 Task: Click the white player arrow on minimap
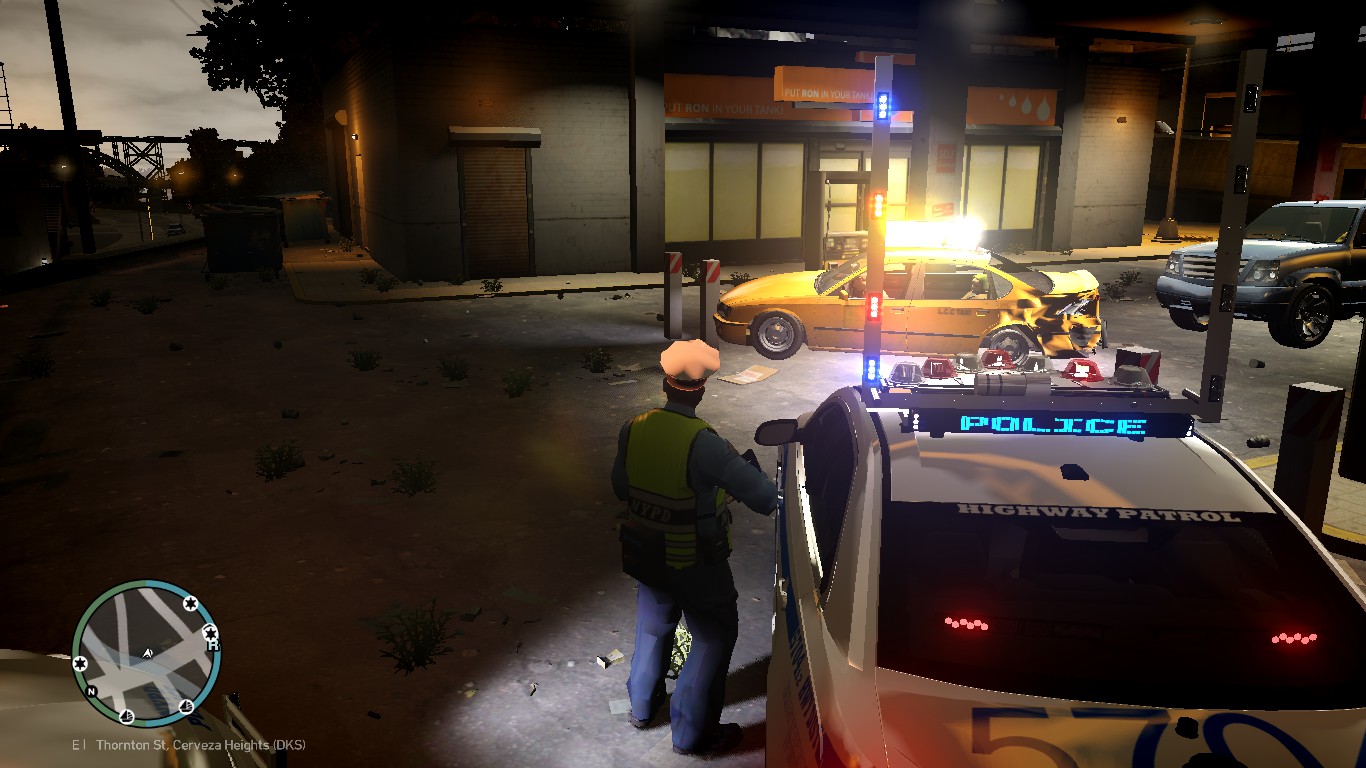(148, 653)
